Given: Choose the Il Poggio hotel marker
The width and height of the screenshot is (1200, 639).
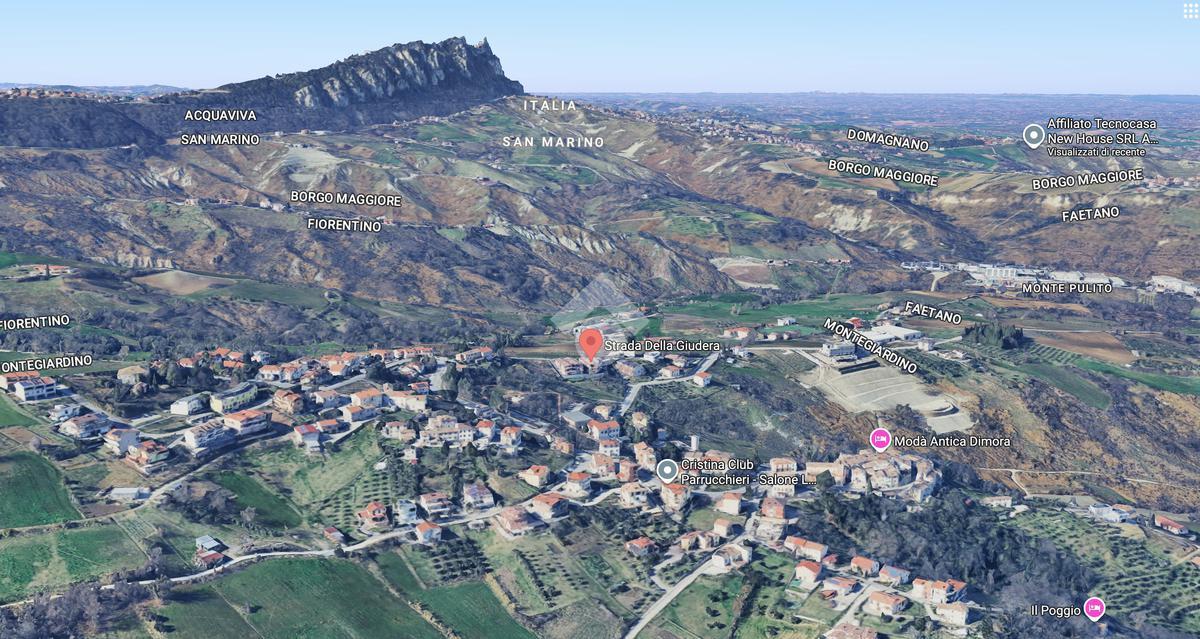Looking at the screenshot, I should click(x=1095, y=608).
